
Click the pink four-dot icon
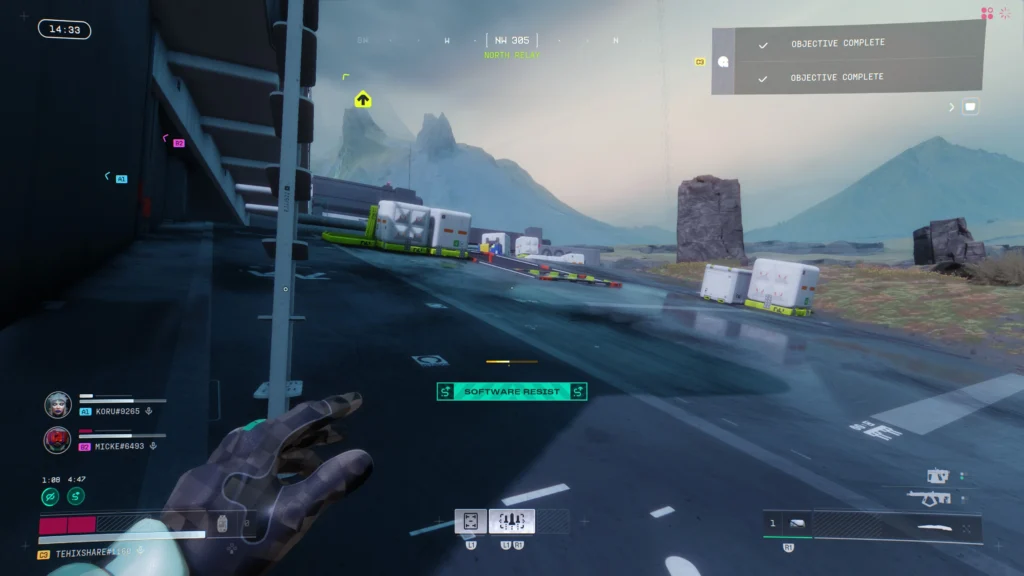(987, 13)
